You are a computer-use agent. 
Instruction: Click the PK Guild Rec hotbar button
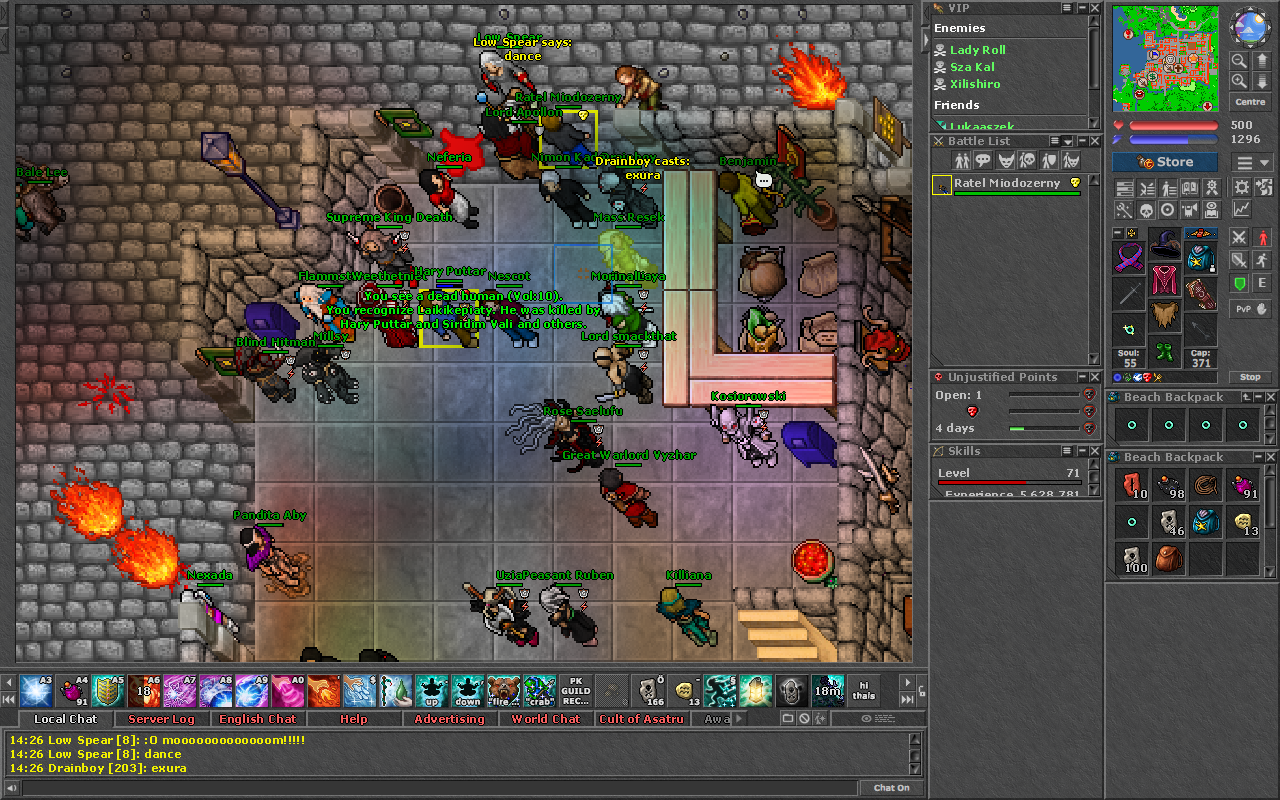(576, 690)
